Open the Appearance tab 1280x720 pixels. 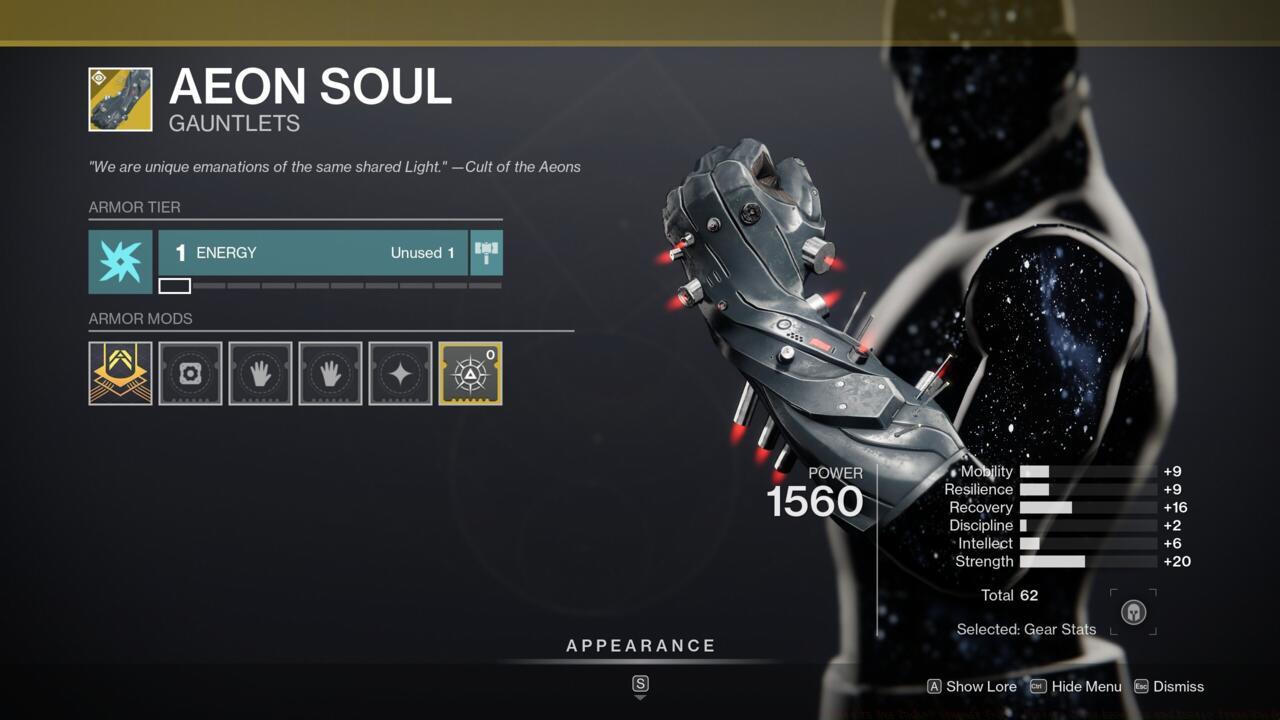point(640,645)
